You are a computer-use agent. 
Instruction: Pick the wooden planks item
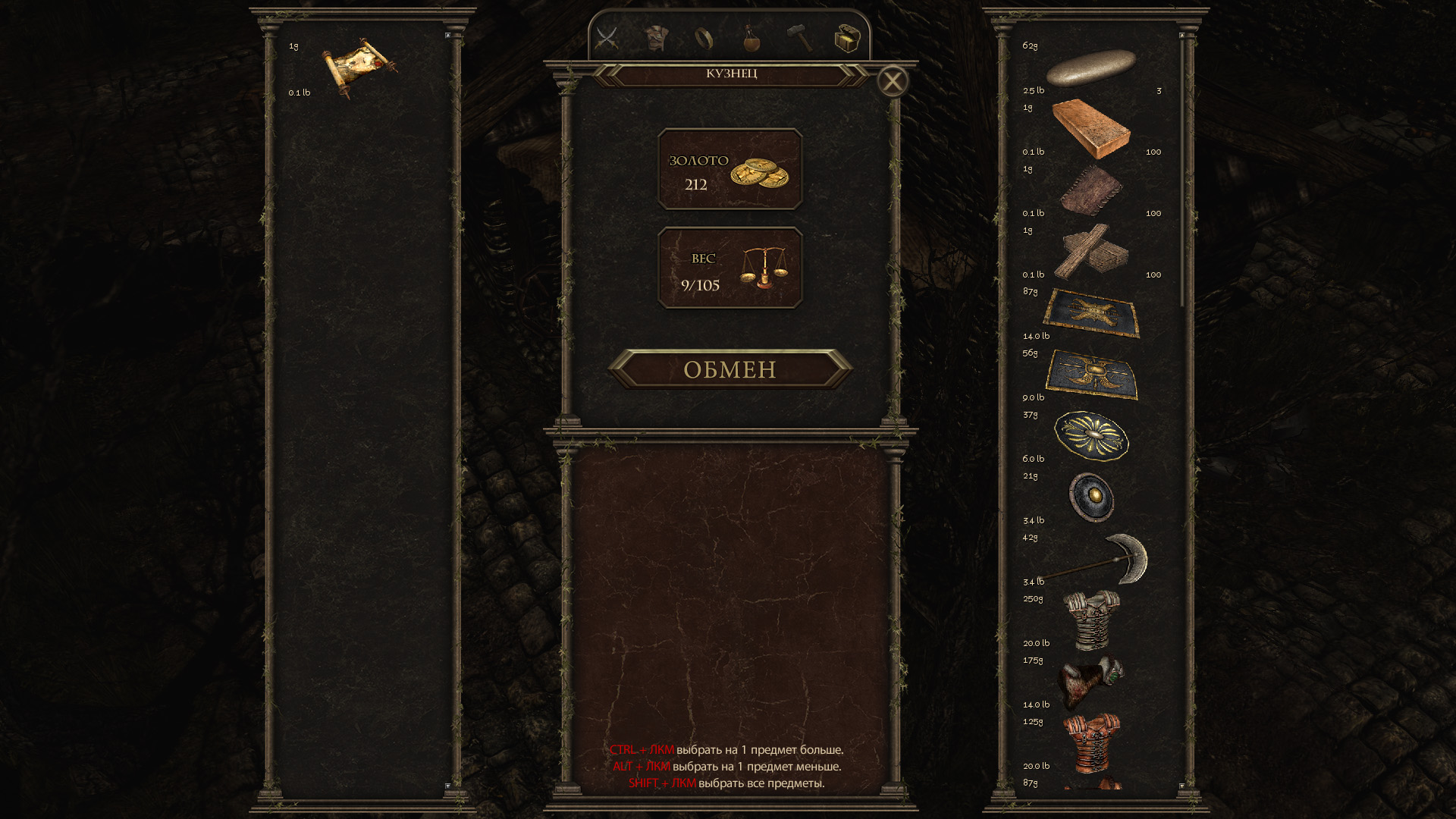click(1091, 252)
